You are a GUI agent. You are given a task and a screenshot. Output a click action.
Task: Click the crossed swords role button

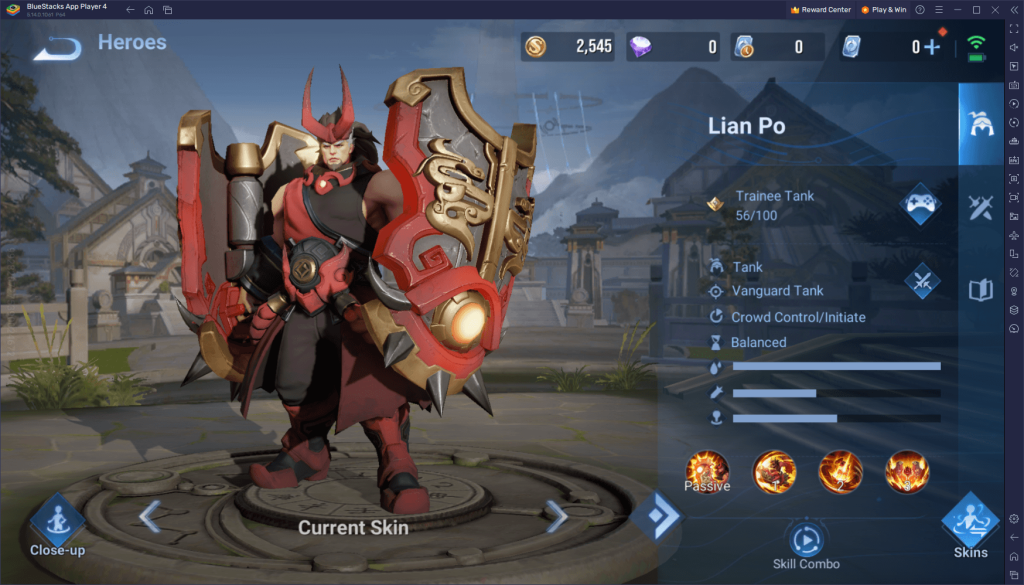[x=921, y=281]
